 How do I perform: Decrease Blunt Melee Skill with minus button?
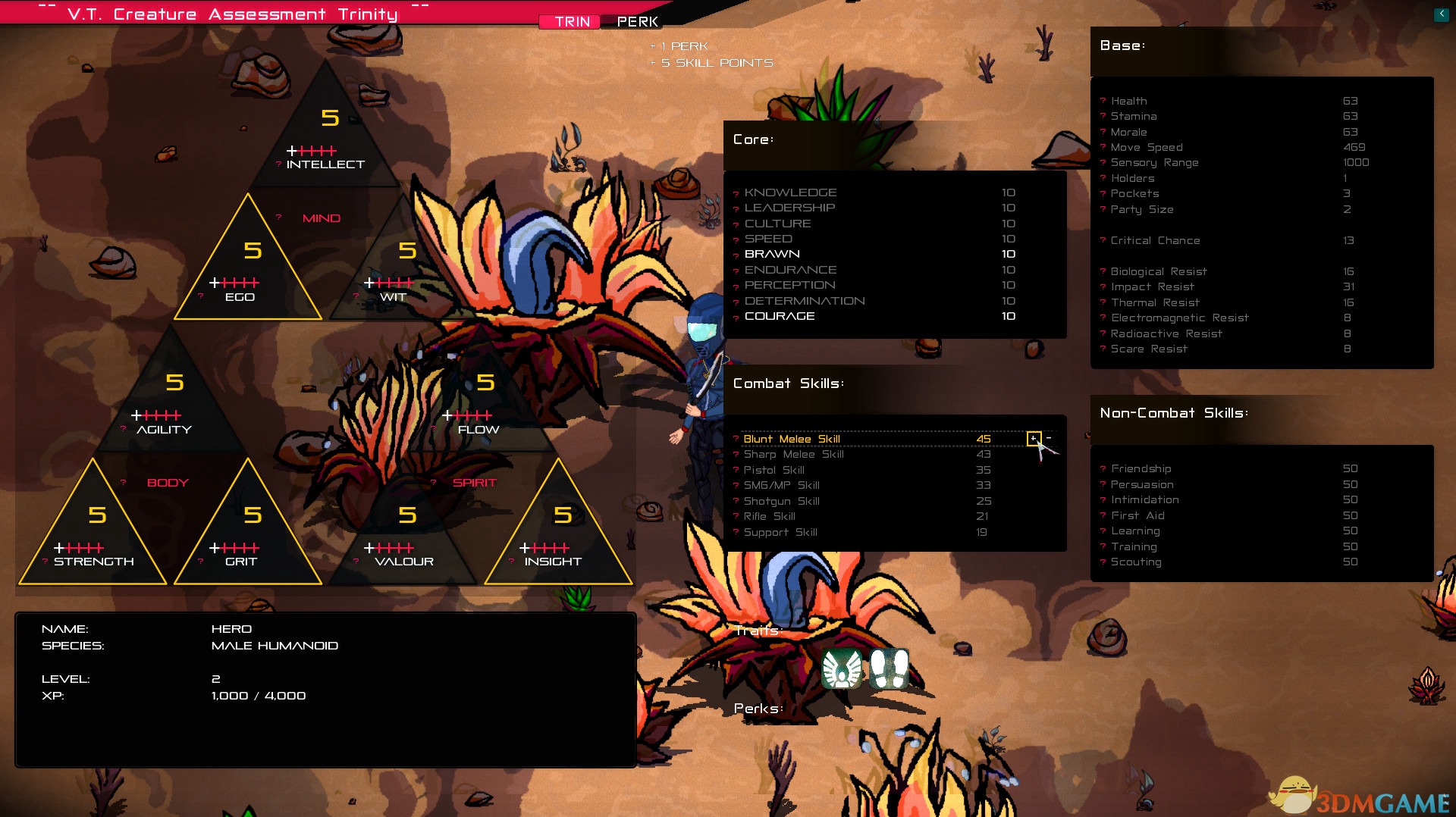tap(1049, 438)
